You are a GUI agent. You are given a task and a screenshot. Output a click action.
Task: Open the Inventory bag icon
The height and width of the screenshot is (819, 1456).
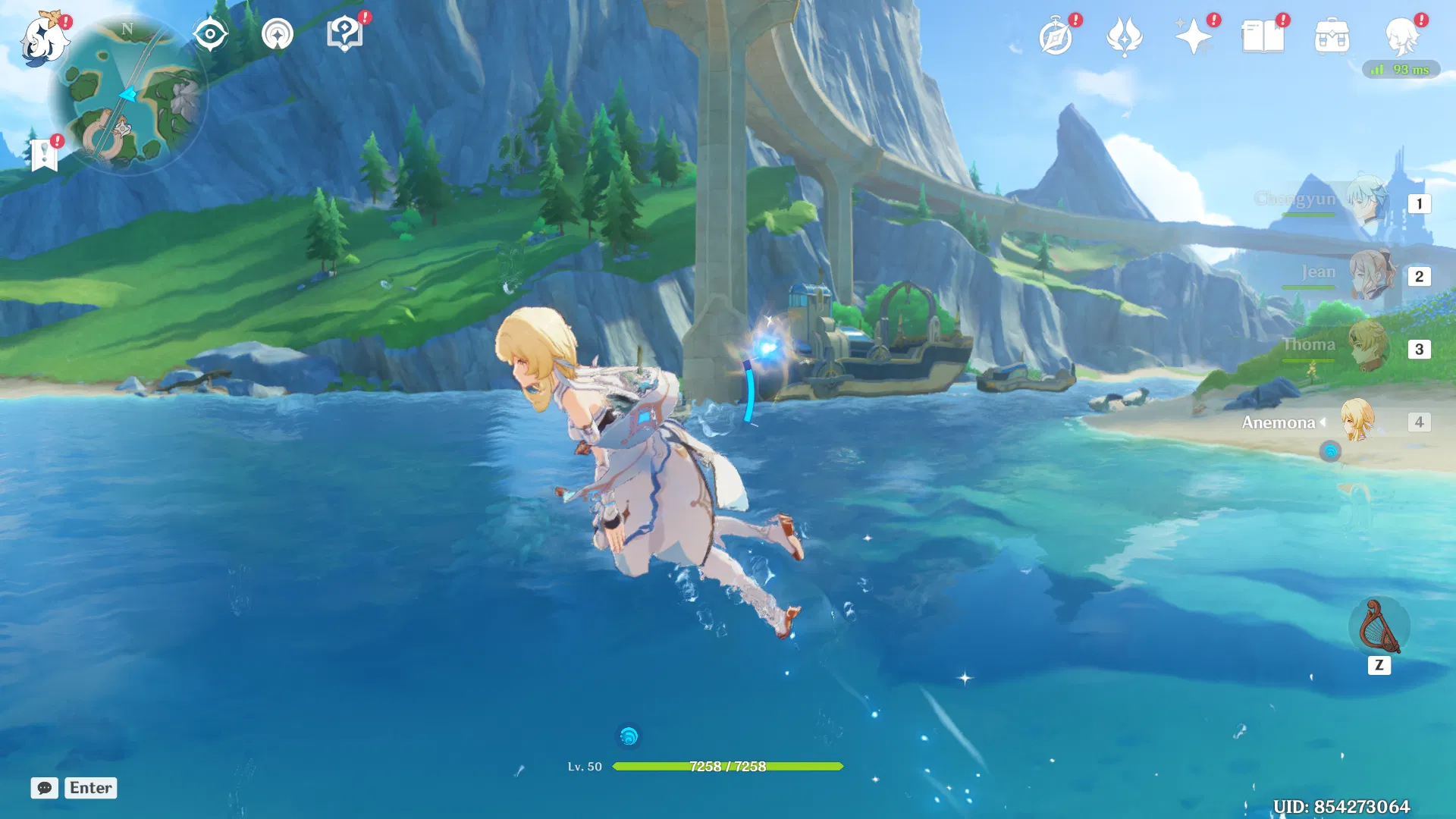[1333, 34]
